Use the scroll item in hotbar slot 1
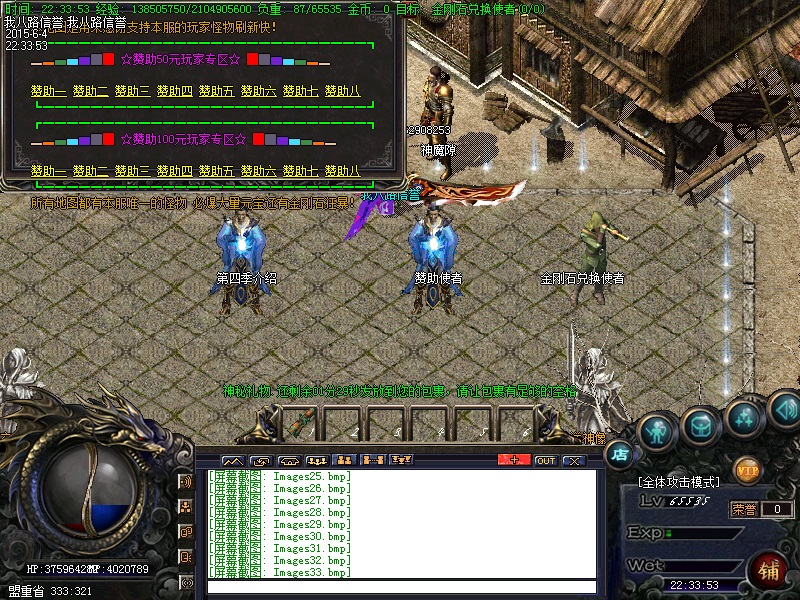800x600 pixels. (303, 424)
